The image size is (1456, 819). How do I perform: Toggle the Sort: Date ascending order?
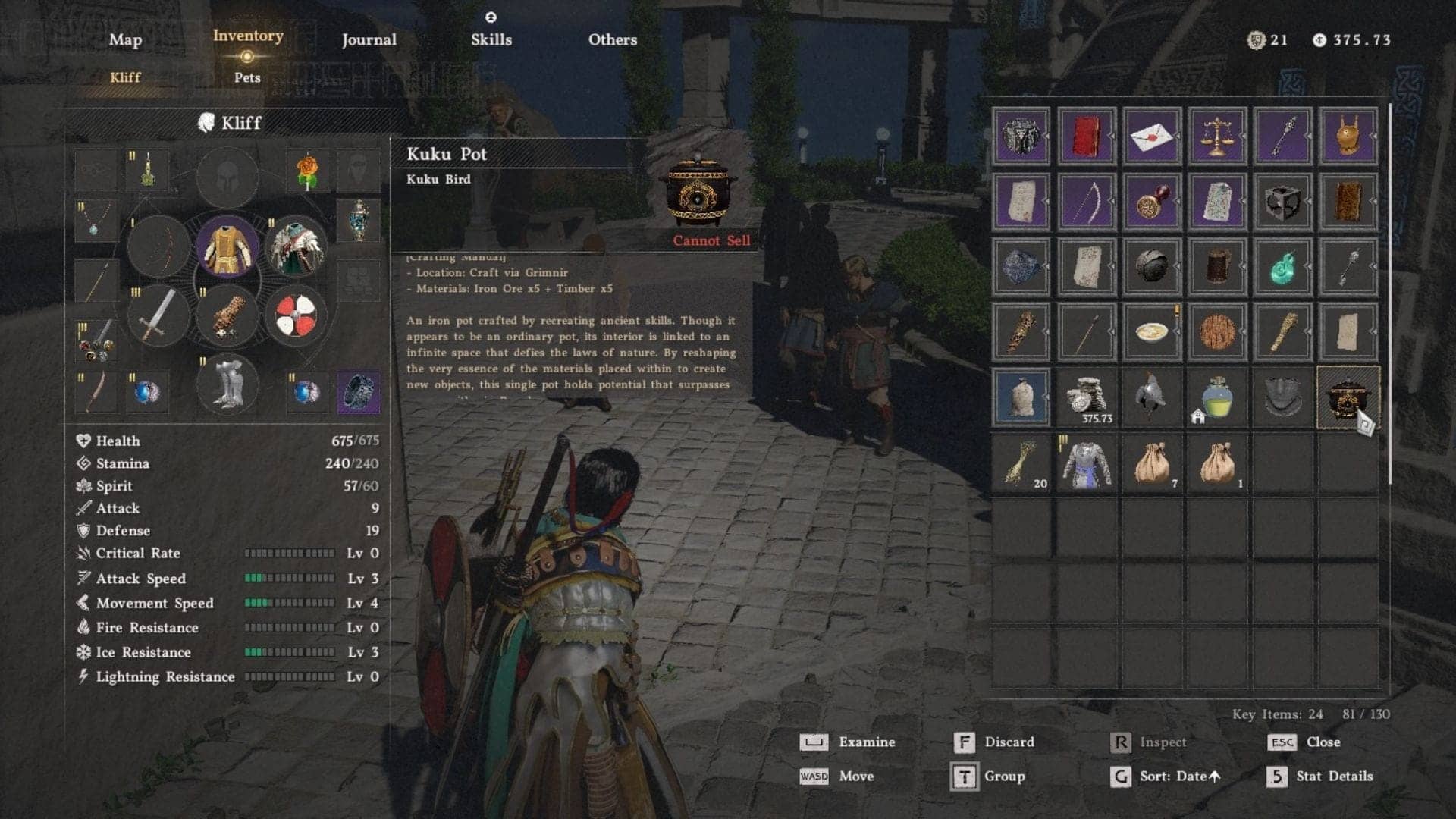[1179, 777]
